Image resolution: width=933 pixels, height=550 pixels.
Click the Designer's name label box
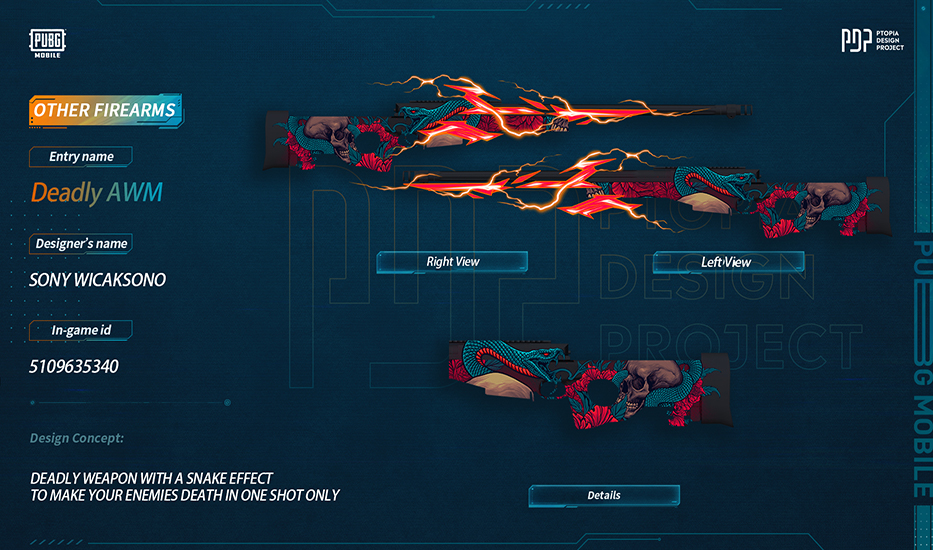point(81,243)
